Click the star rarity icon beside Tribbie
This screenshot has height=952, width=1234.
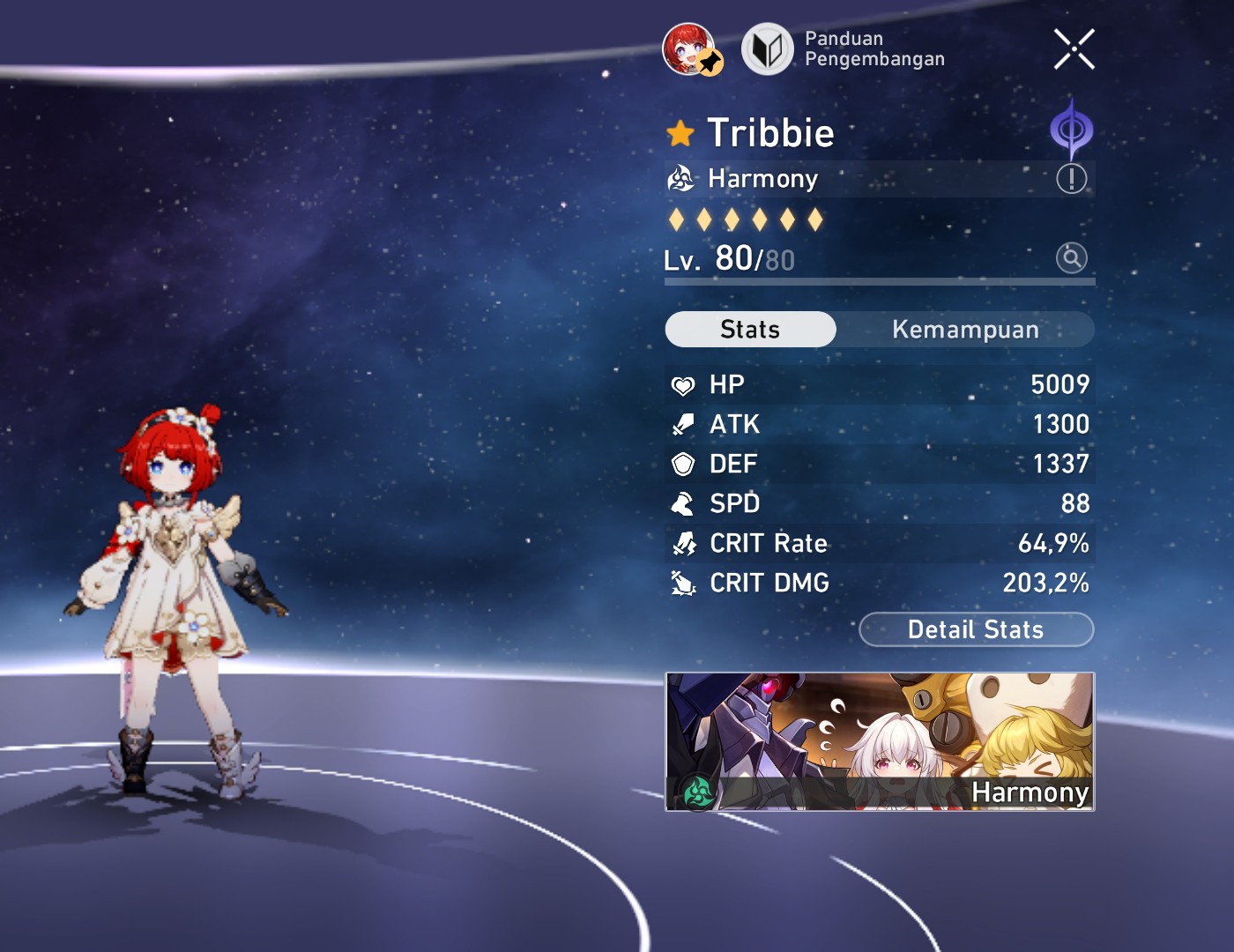pos(682,132)
